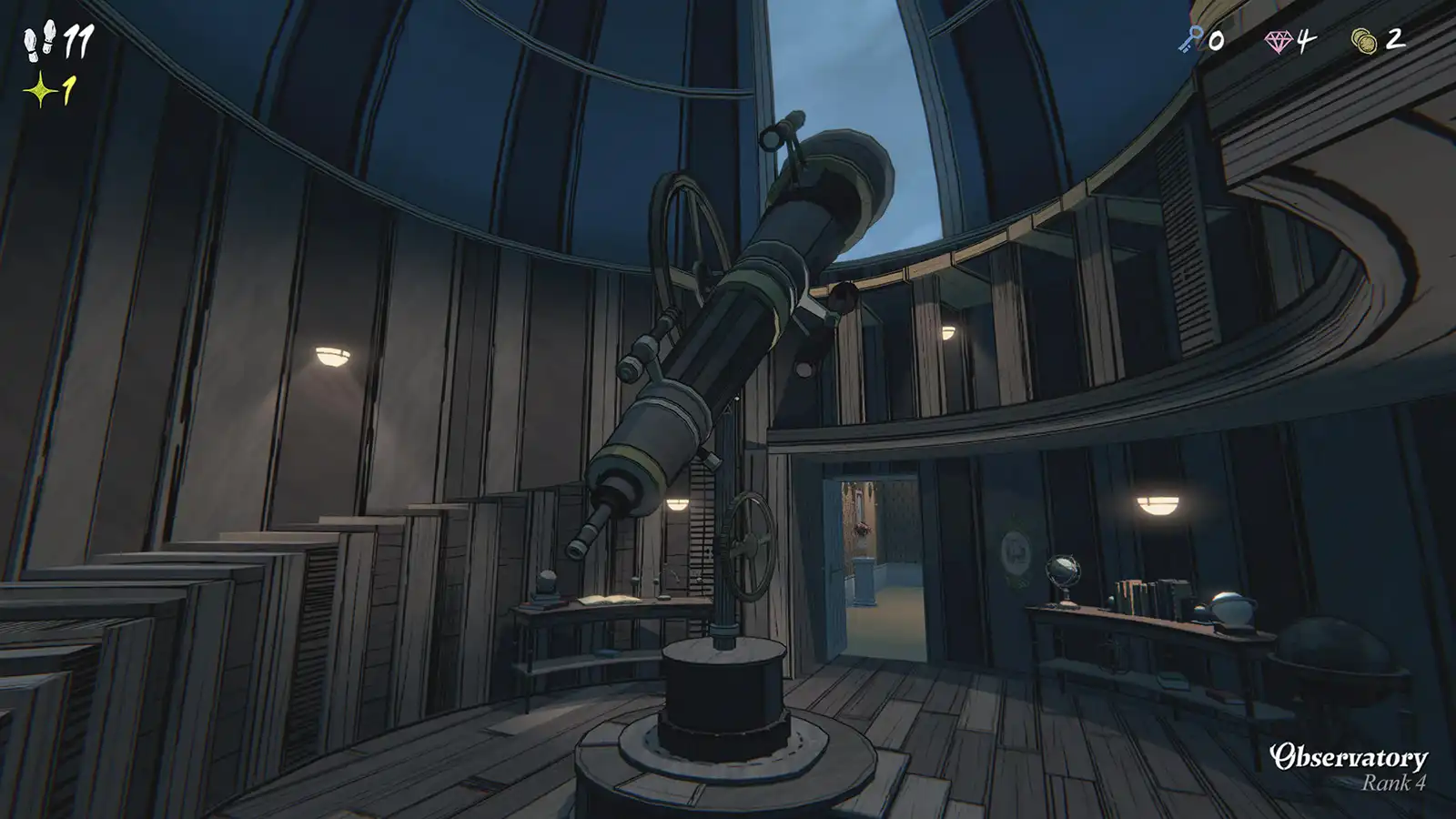
Task: Select the row of books on the shelf
Action: pos(1139,596)
